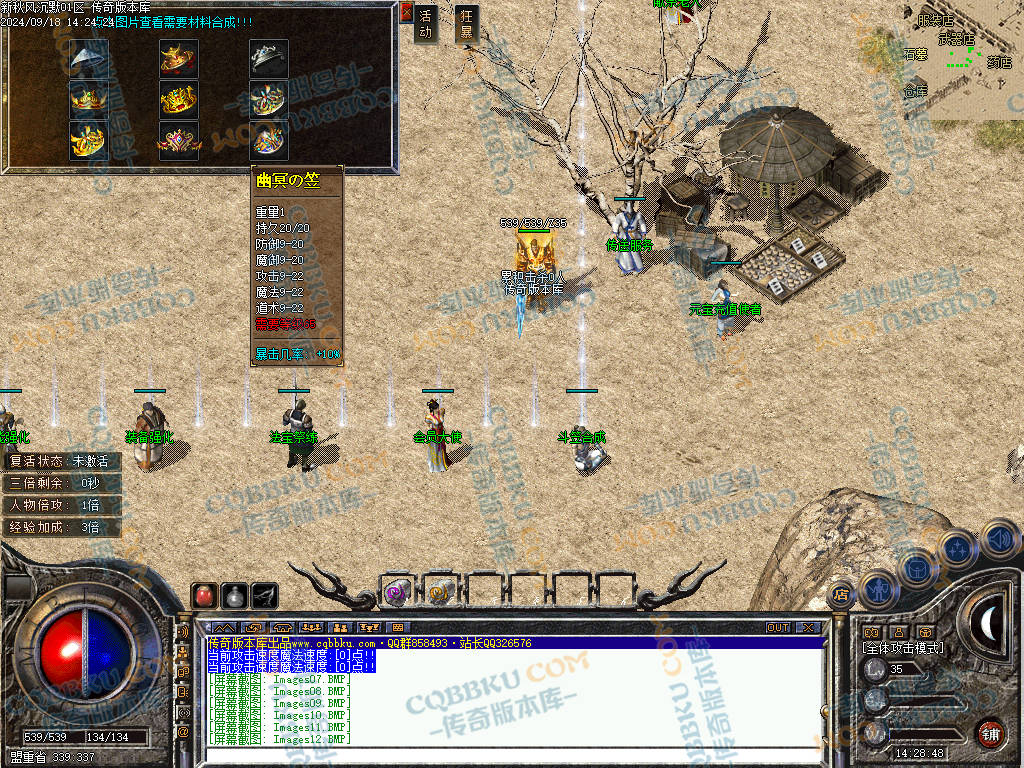Click the OUT button on the chat bar
Image resolution: width=1024 pixels, height=768 pixels.
tap(778, 628)
